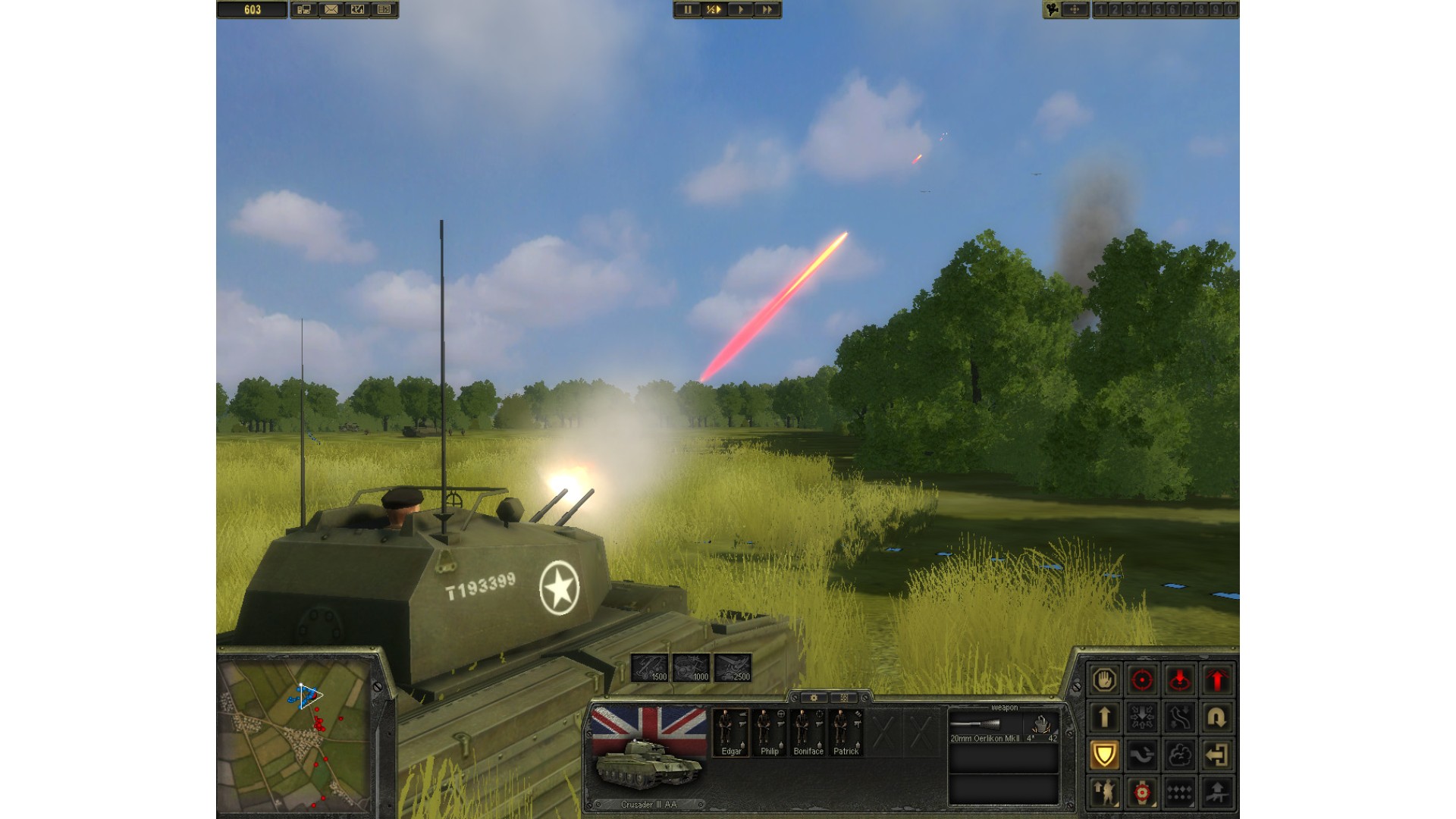Select crew member Patrick

coord(846,732)
